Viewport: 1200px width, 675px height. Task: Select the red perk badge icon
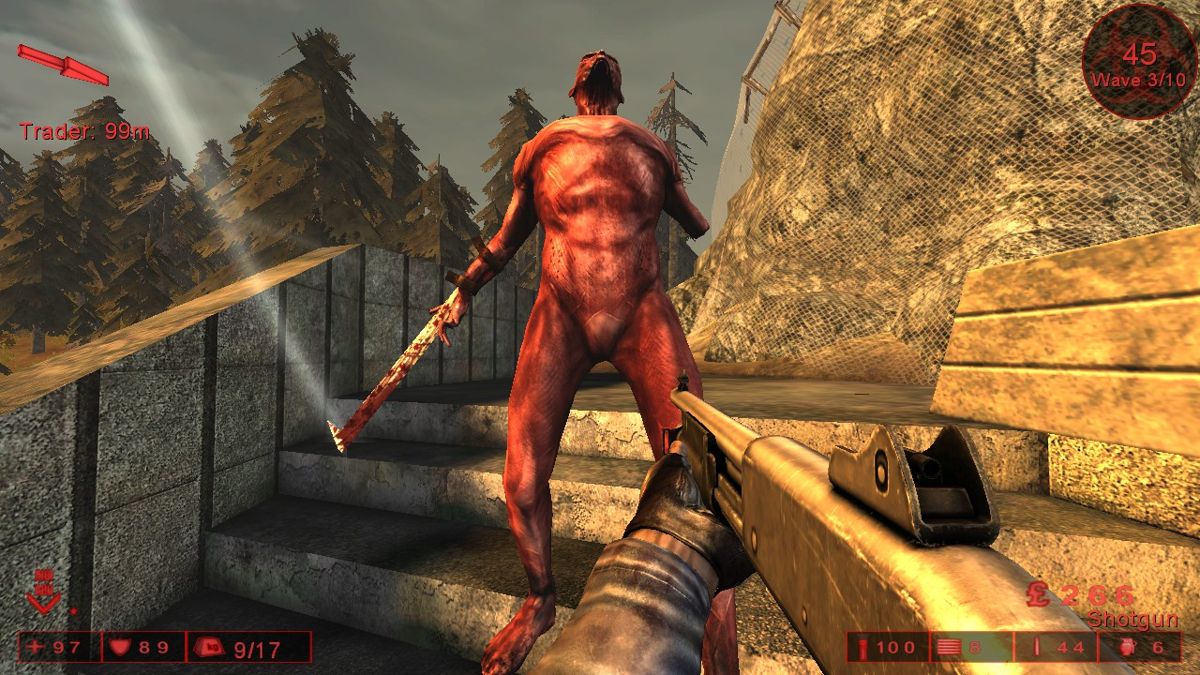pos(44,591)
